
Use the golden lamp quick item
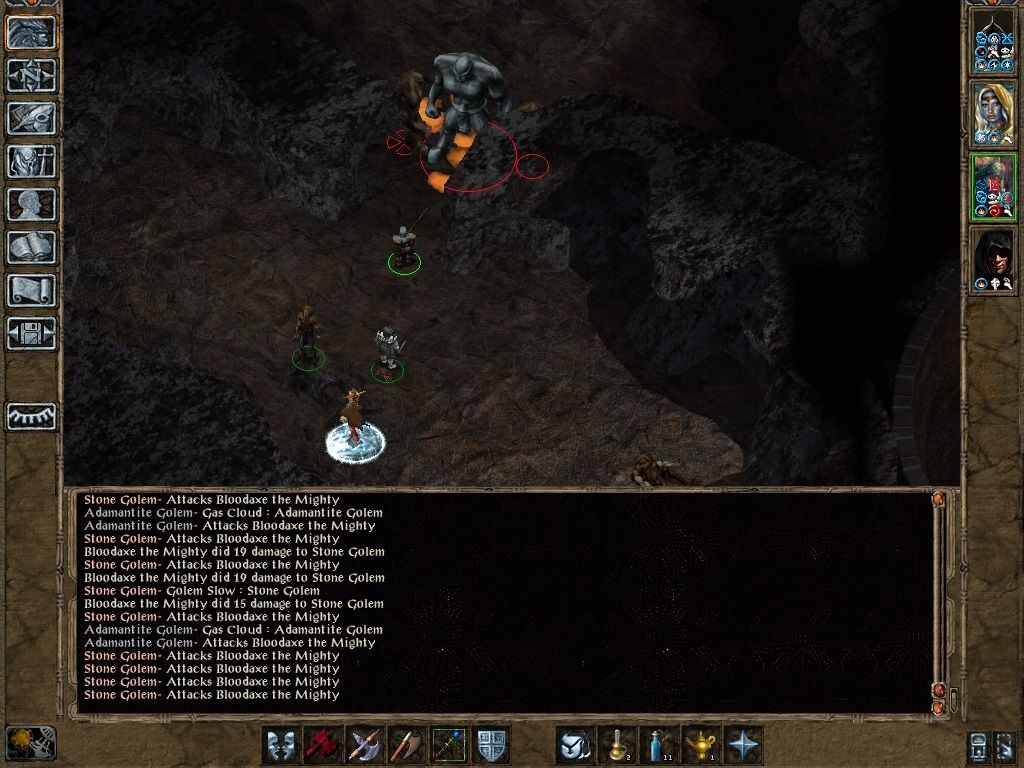[x=701, y=746]
